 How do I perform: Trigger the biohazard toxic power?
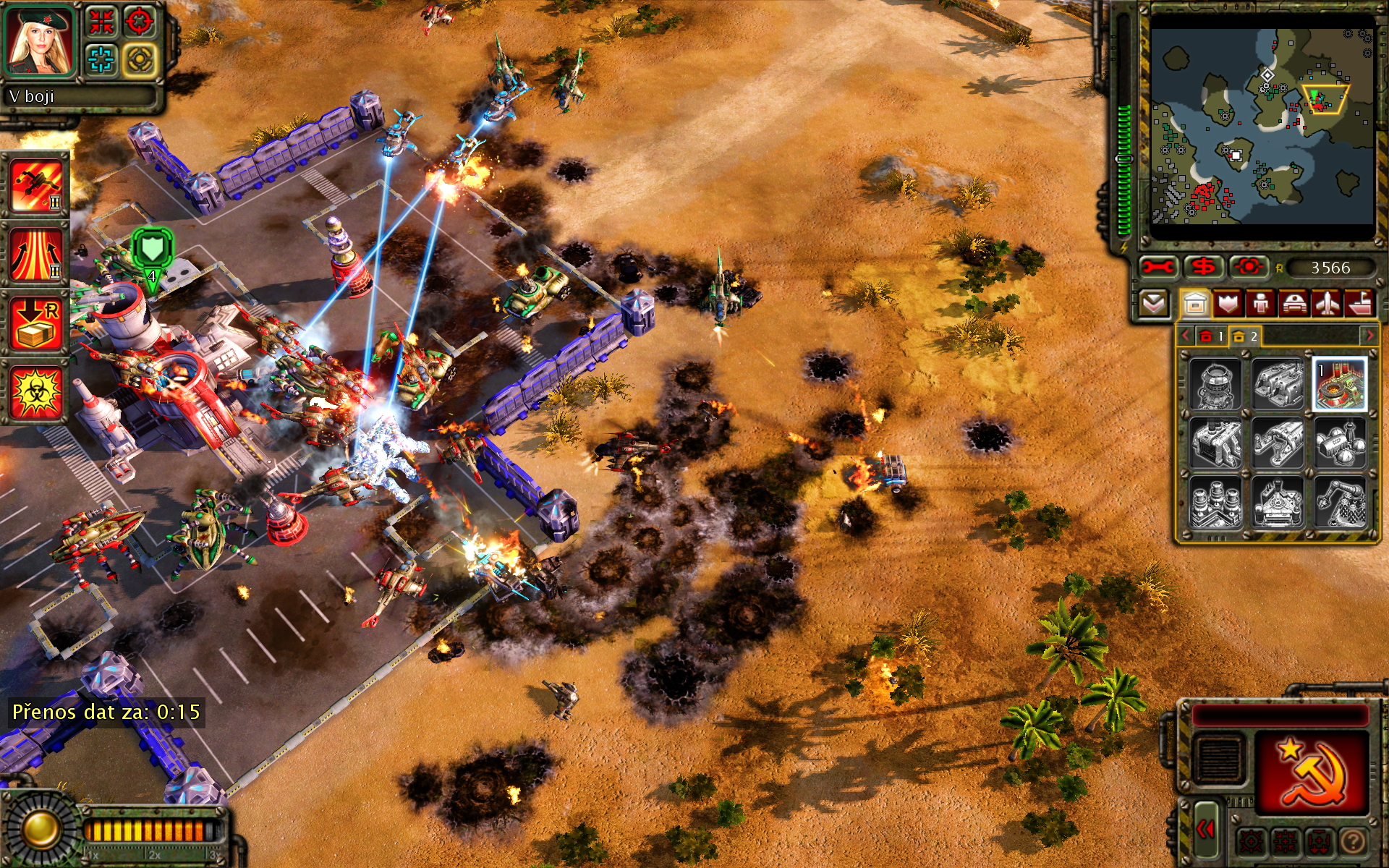point(36,392)
